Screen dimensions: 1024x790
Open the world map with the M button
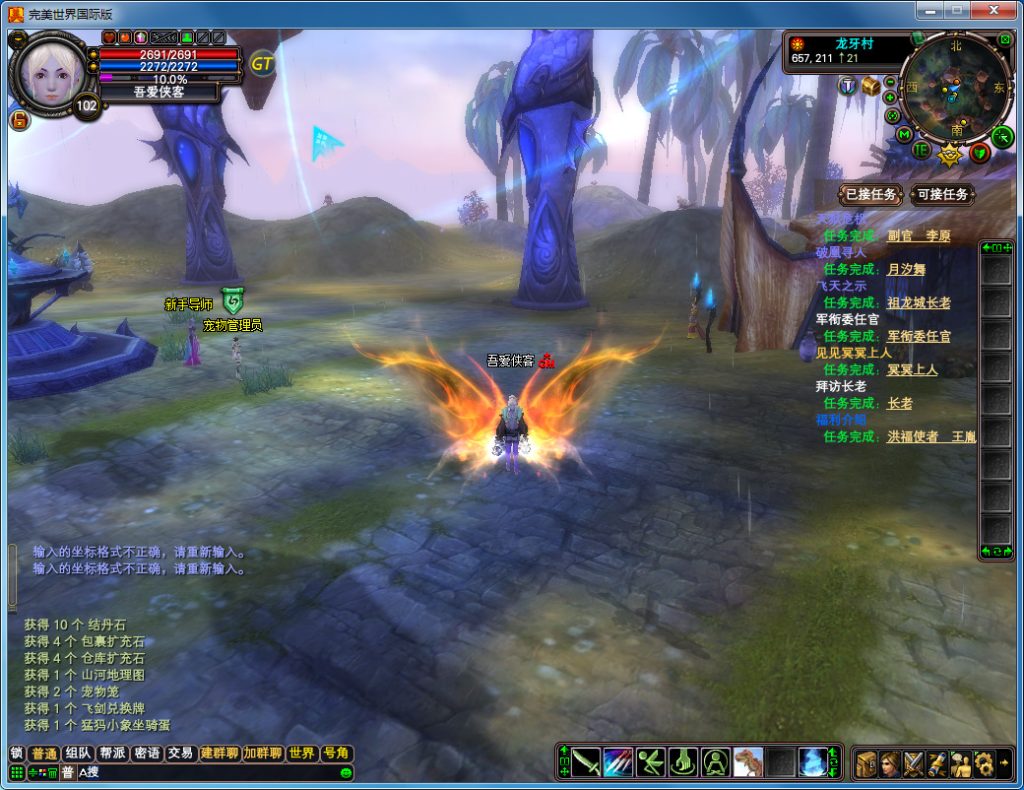(905, 133)
